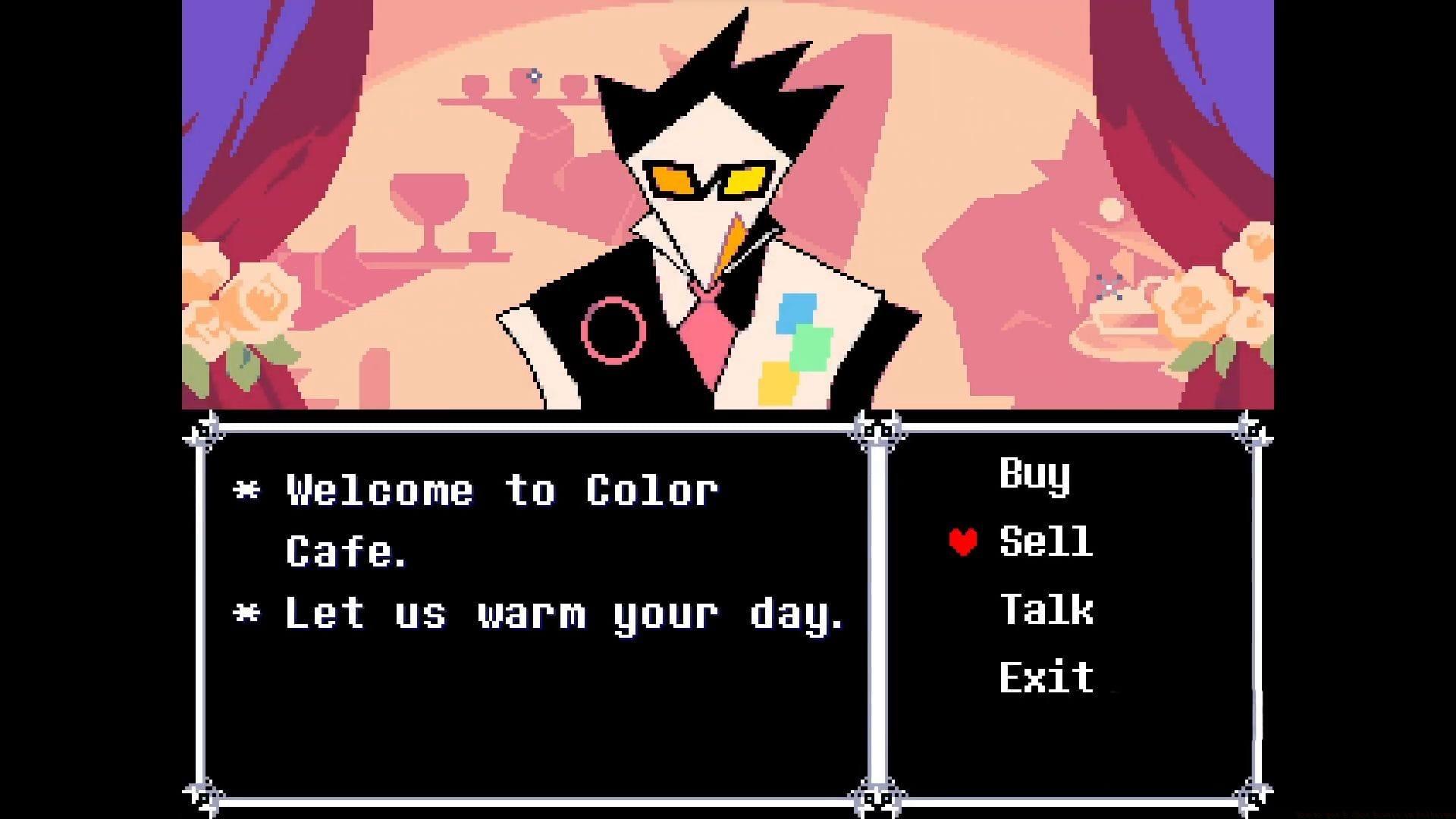Screen dimensions: 1456x819
Task: Select the pink necktie on Swatch
Action: tap(709, 341)
